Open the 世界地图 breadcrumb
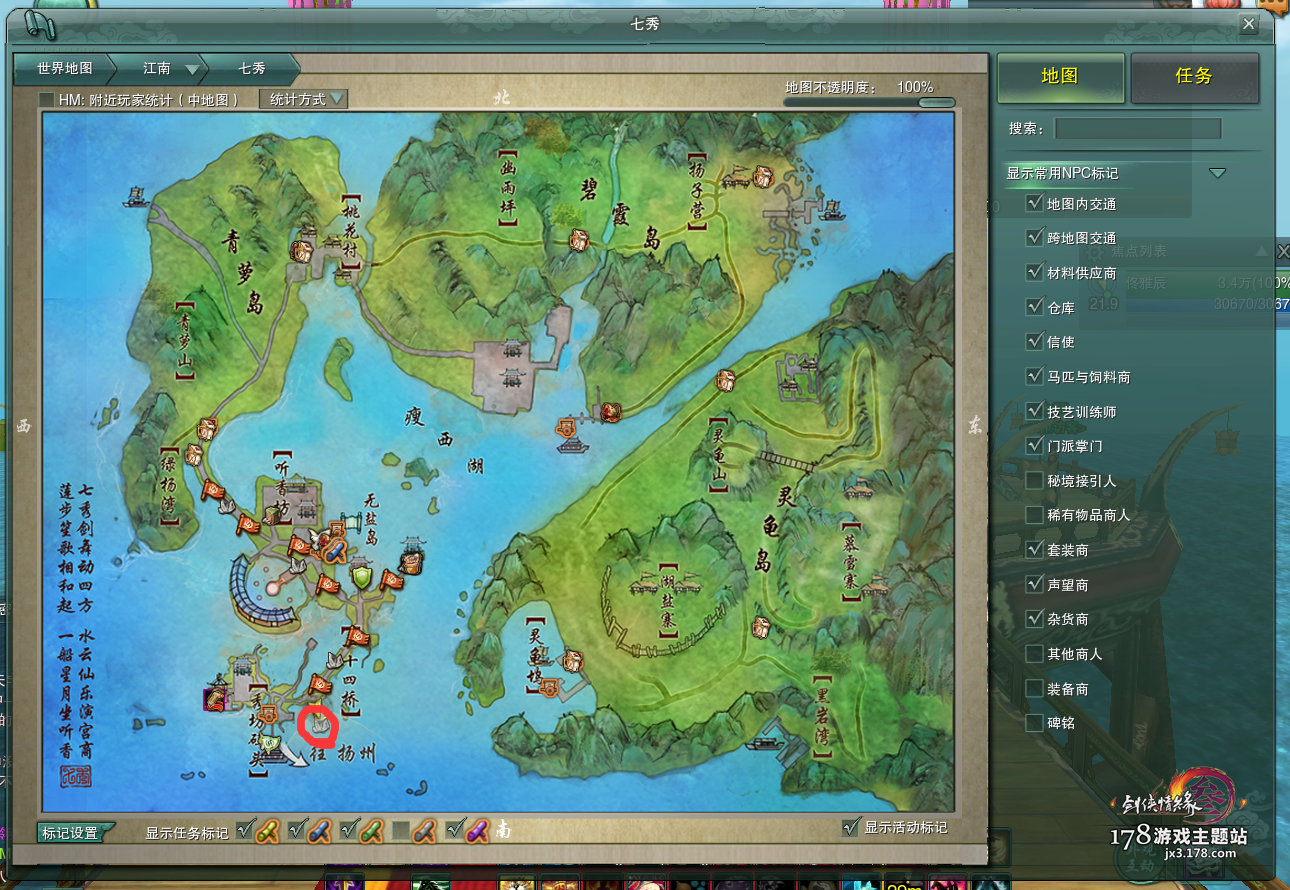1290x890 pixels. tap(65, 69)
